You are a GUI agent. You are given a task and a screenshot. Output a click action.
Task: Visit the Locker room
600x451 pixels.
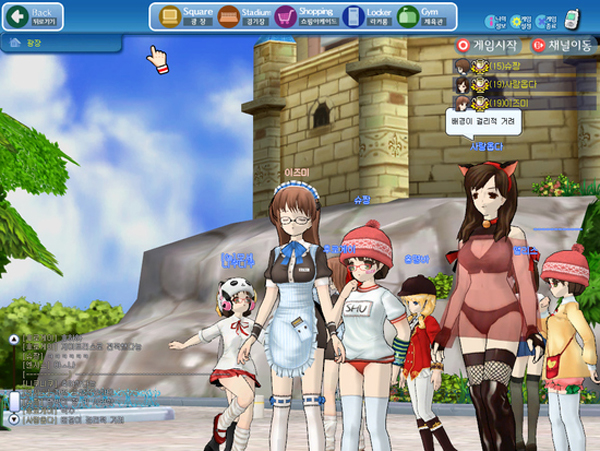point(366,16)
